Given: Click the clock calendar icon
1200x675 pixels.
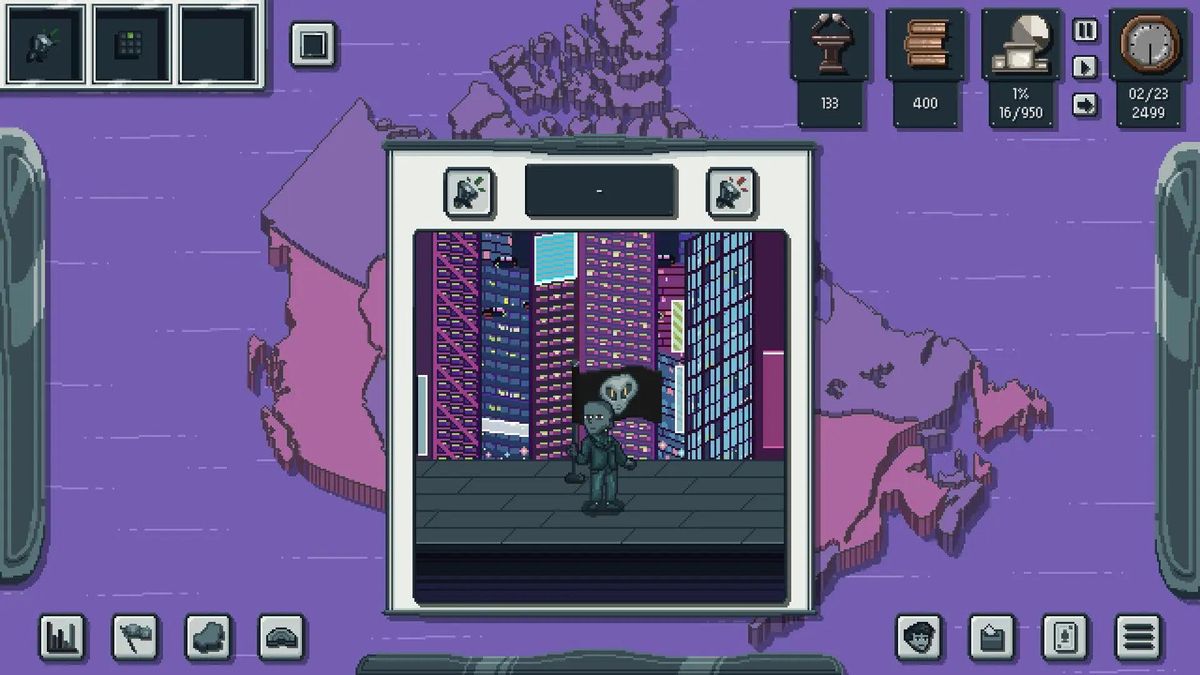Looking at the screenshot, I should click(x=1150, y=45).
